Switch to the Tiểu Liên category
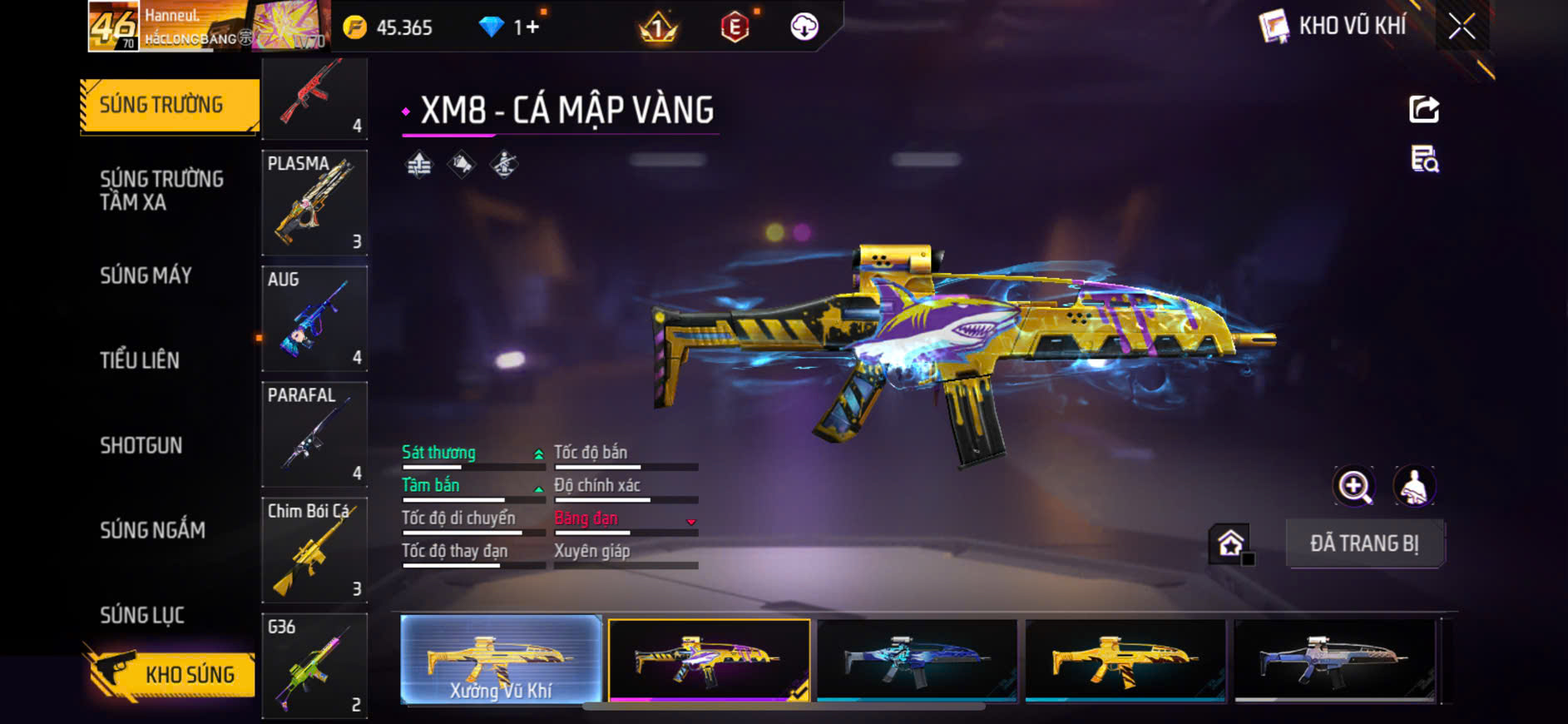 pyautogui.click(x=140, y=360)
